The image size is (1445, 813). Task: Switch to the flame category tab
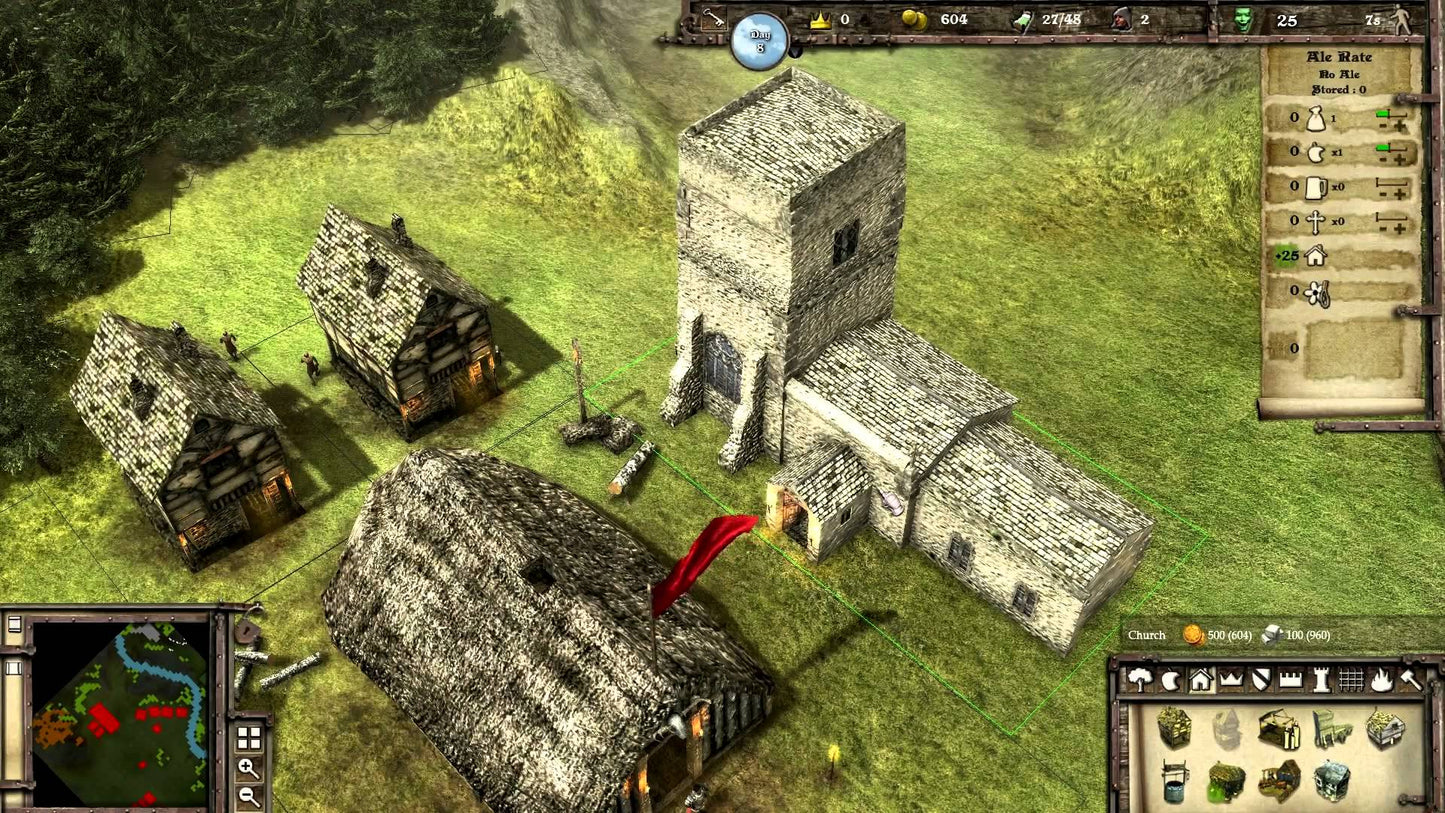pyautogui.click(x=1381, y=680)
